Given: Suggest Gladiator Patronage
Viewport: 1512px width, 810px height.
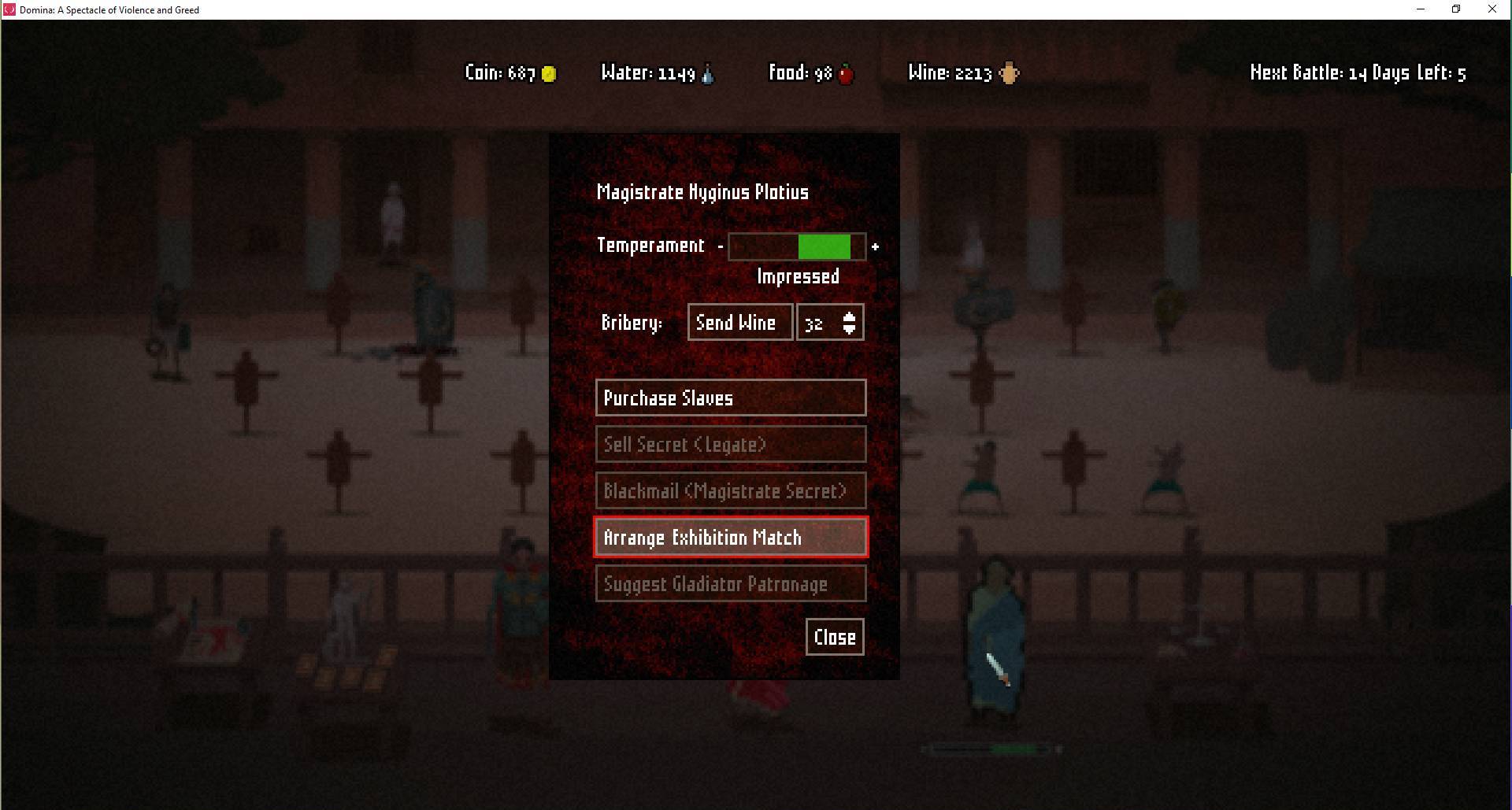Looking at the screenshot, I should click(x=730, y=583).
